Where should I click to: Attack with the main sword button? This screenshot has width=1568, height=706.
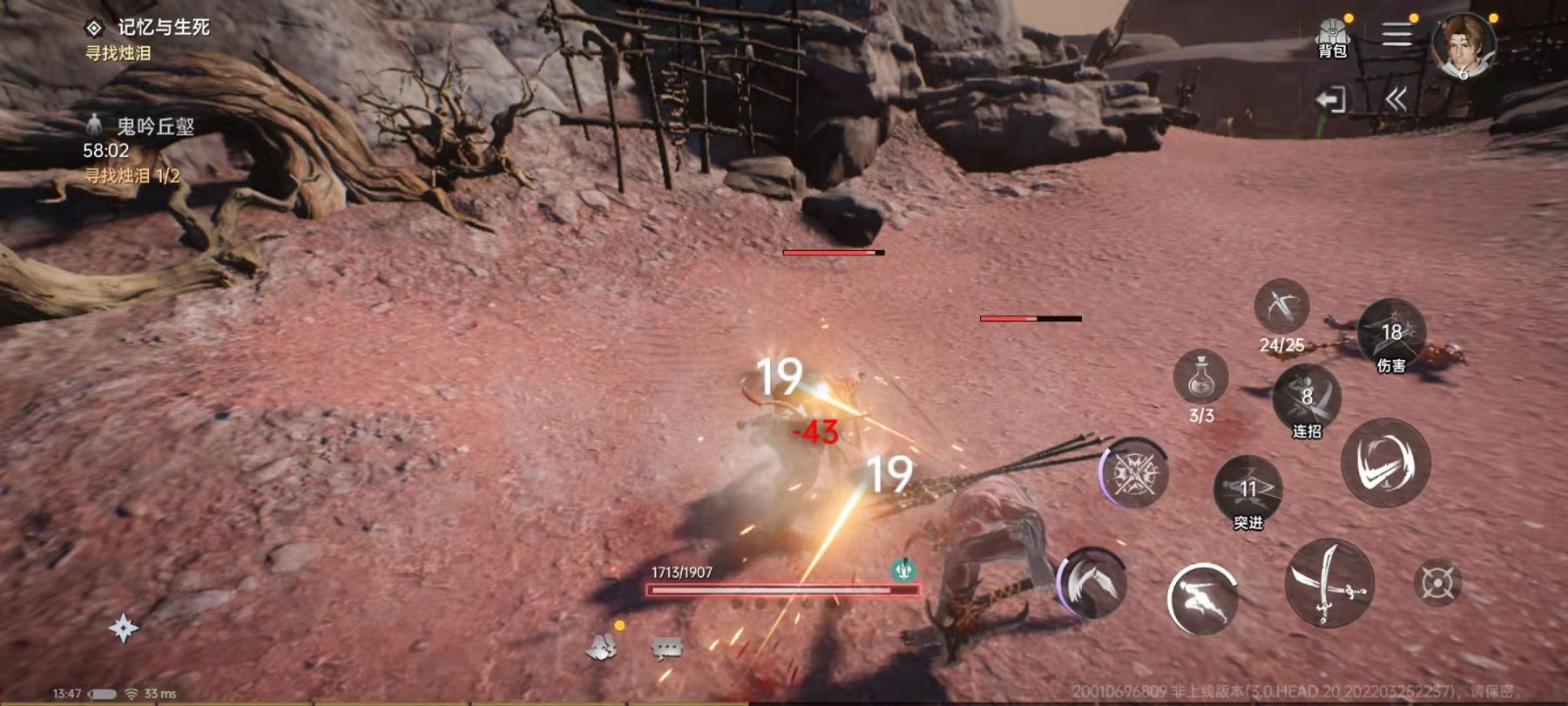click(1329, 582)
